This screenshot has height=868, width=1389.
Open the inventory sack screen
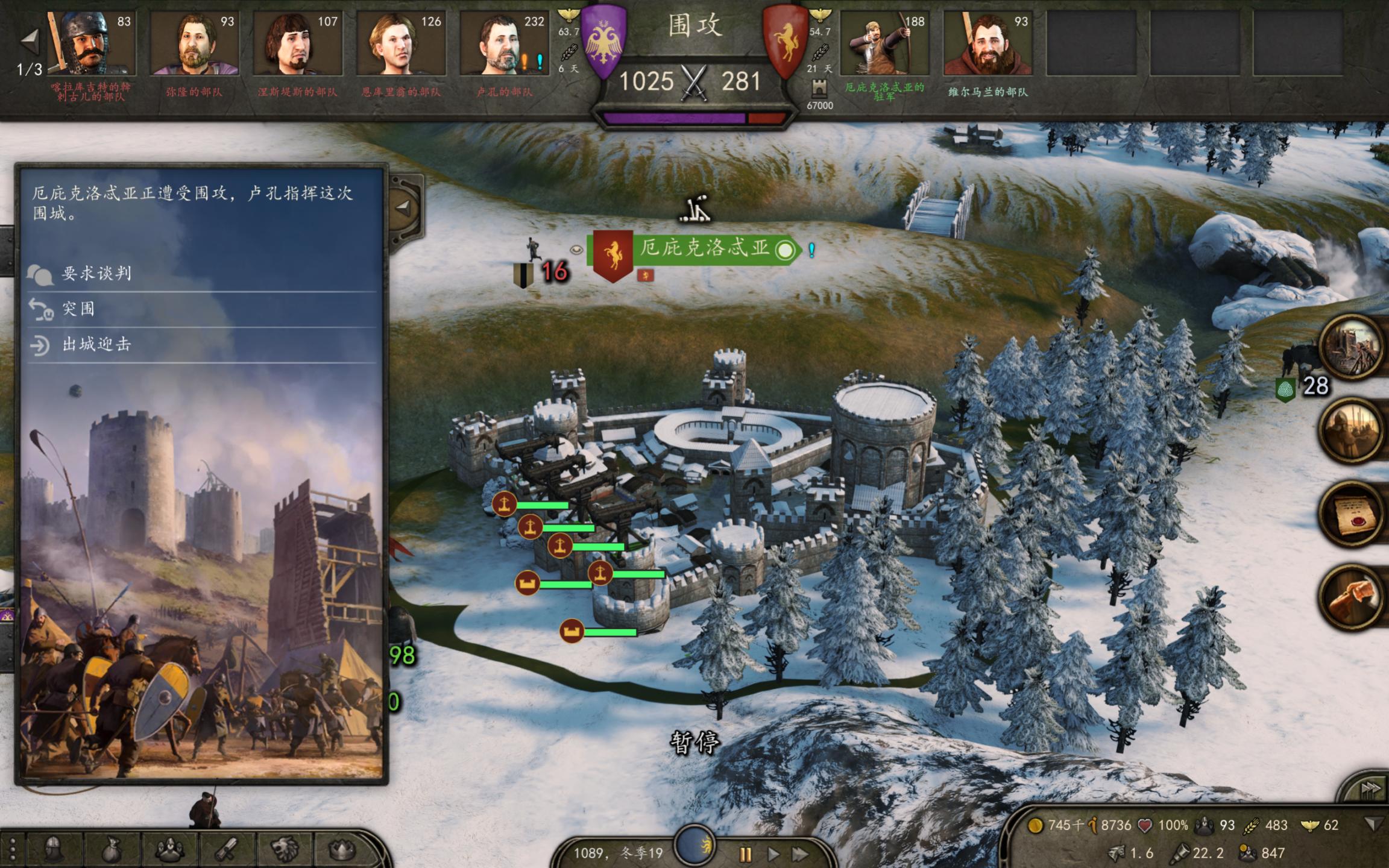(111, 849)
